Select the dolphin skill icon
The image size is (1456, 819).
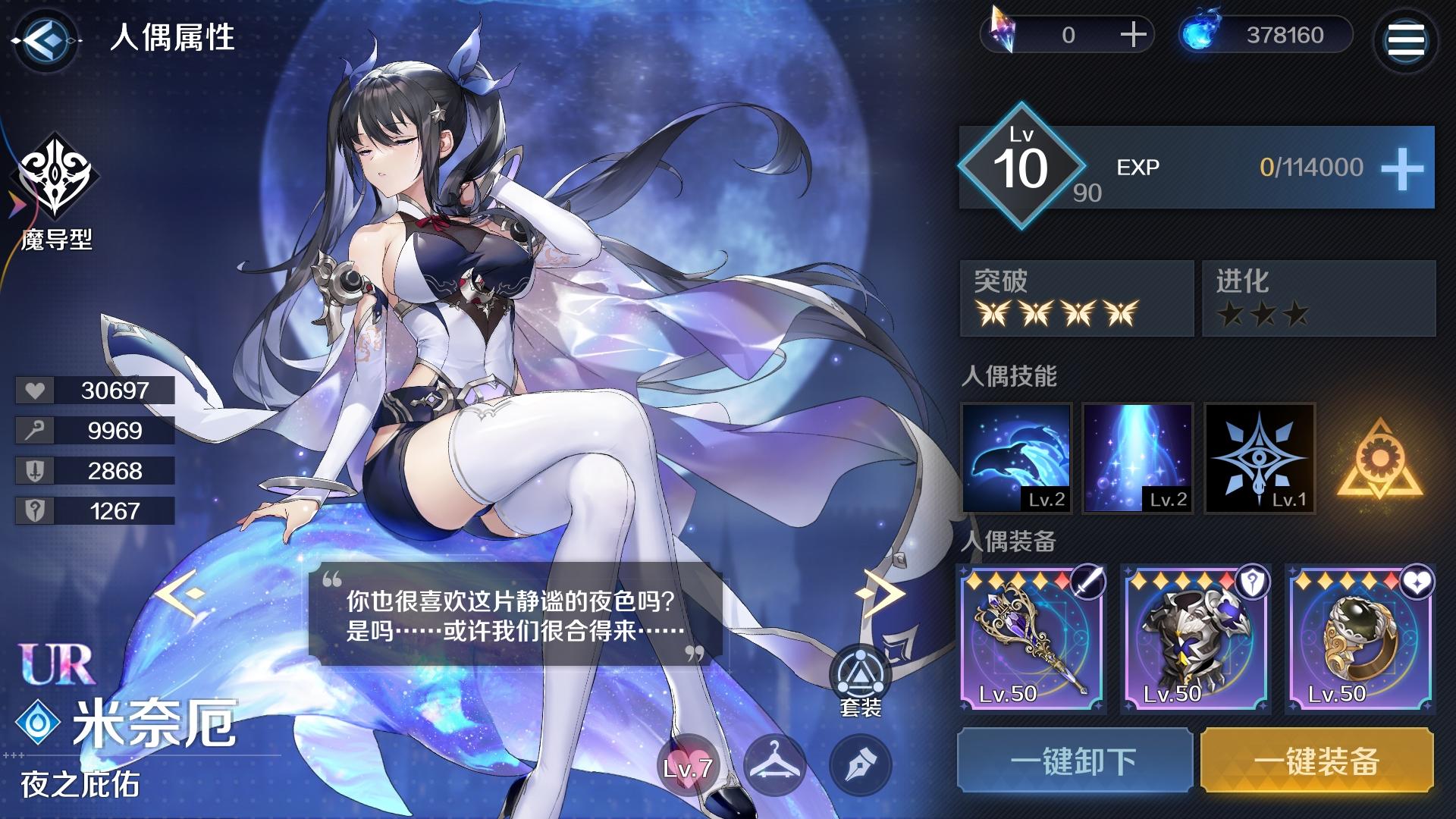(x=1015, y=459)
